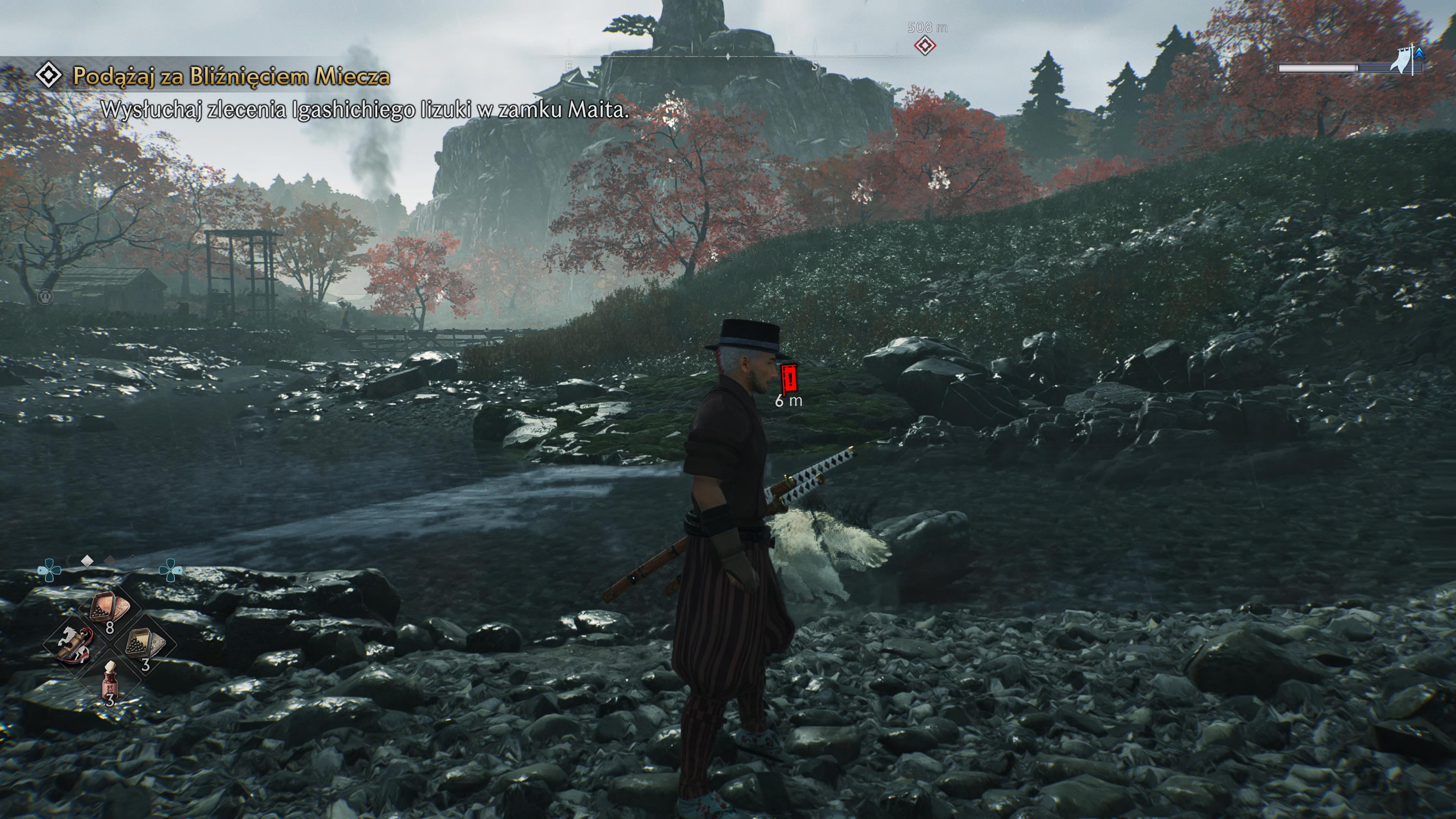Select the silver pill box with 3
1456x819 pixels.
[144, 643]
